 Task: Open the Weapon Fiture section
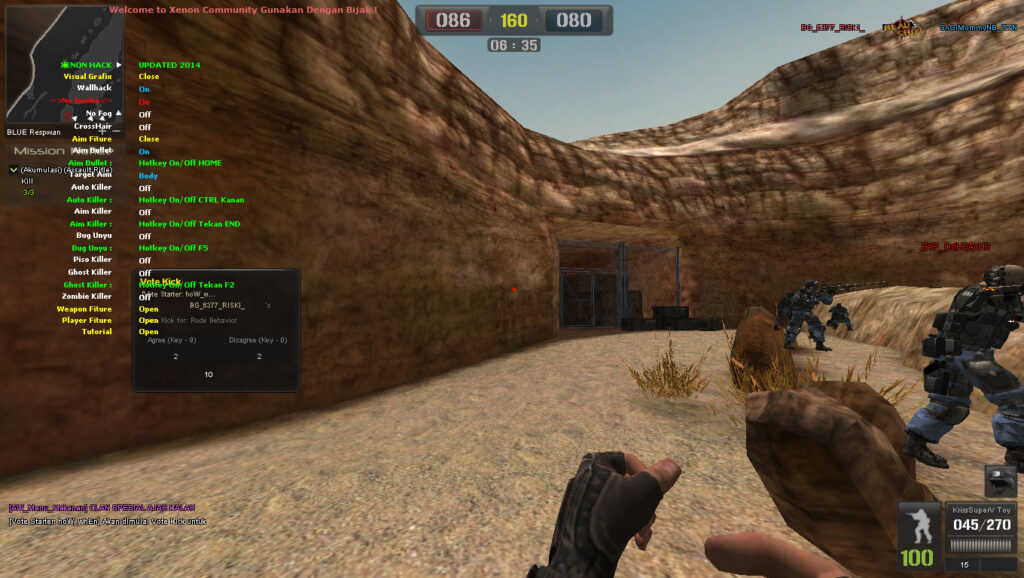pyautogui.click(x=84, y=309)
